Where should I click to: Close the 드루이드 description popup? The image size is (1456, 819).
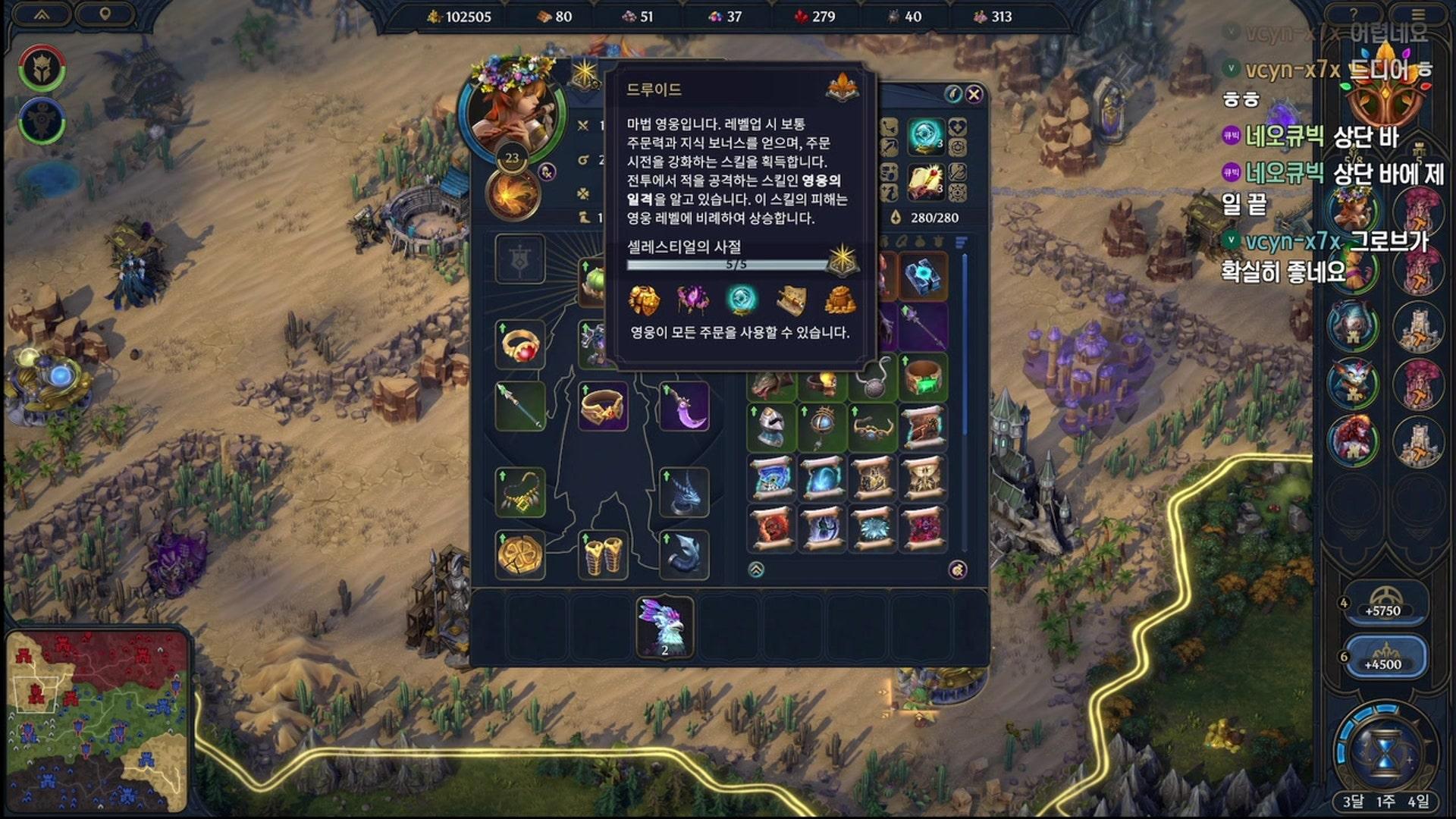tap(974, 93)
